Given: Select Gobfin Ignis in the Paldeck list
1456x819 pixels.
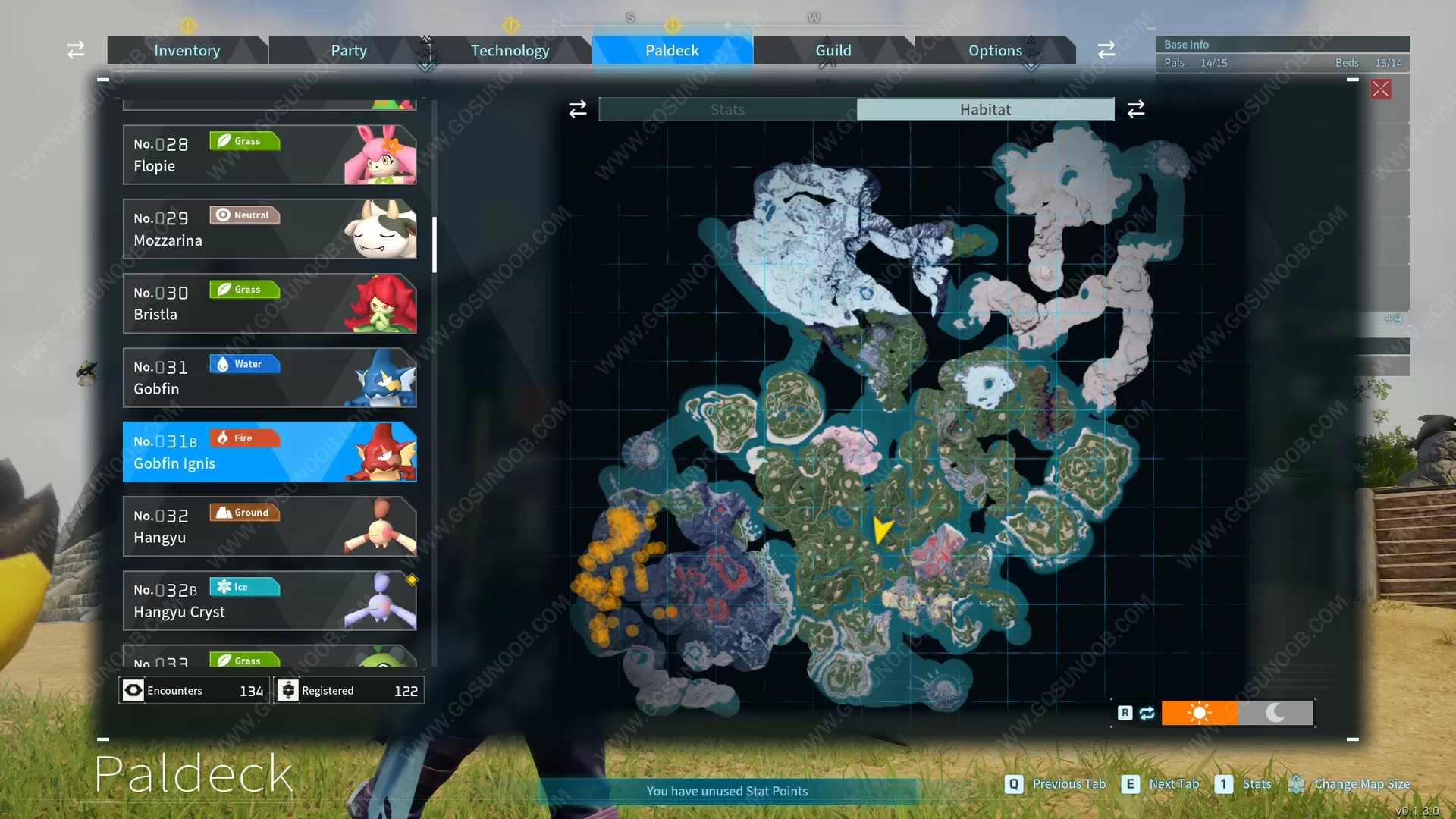Looking at the screenshot, I should [x=269, y=451].
